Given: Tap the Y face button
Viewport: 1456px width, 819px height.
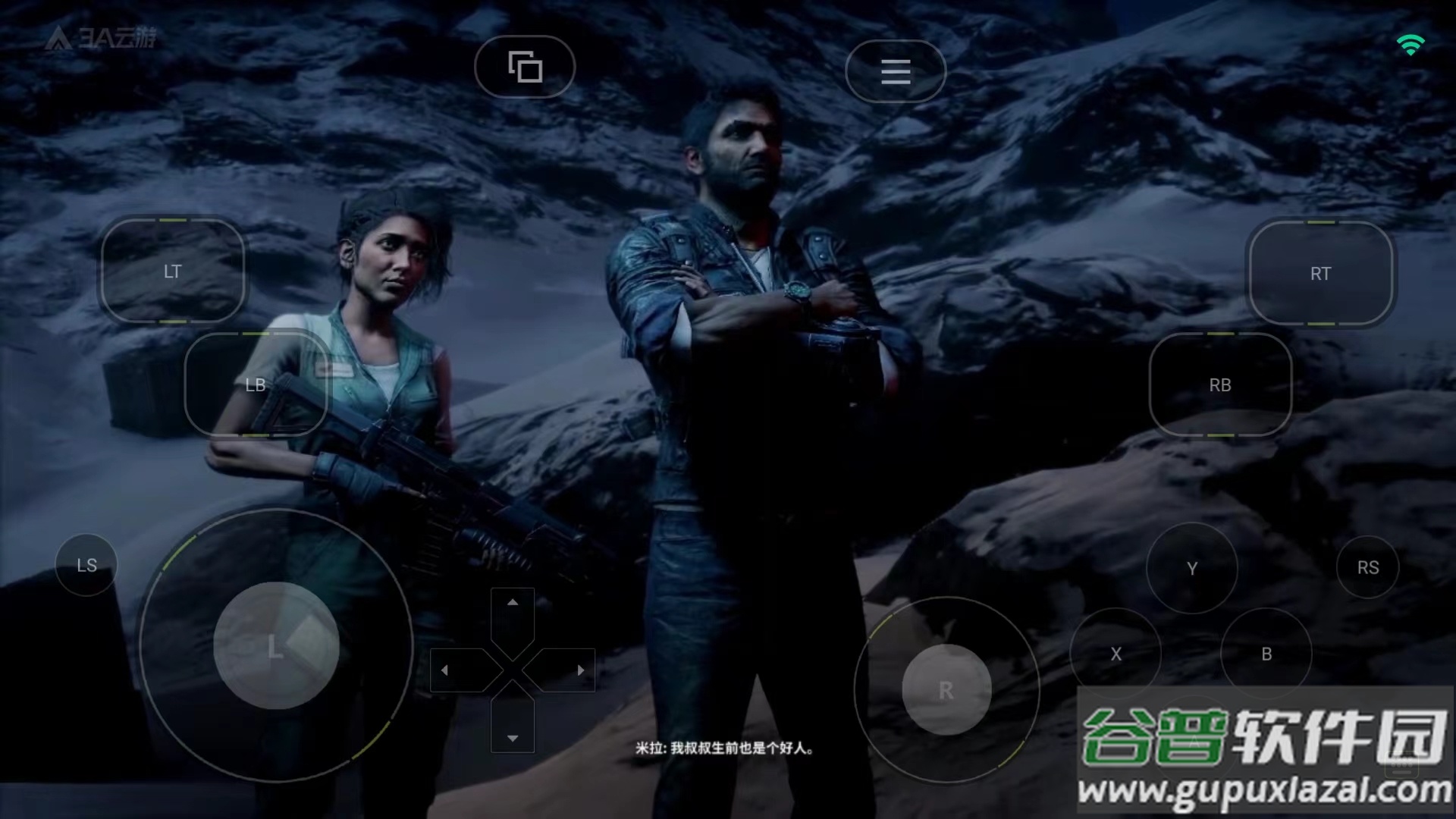Looking at the screenshot, I should [x=1192, y=568].
